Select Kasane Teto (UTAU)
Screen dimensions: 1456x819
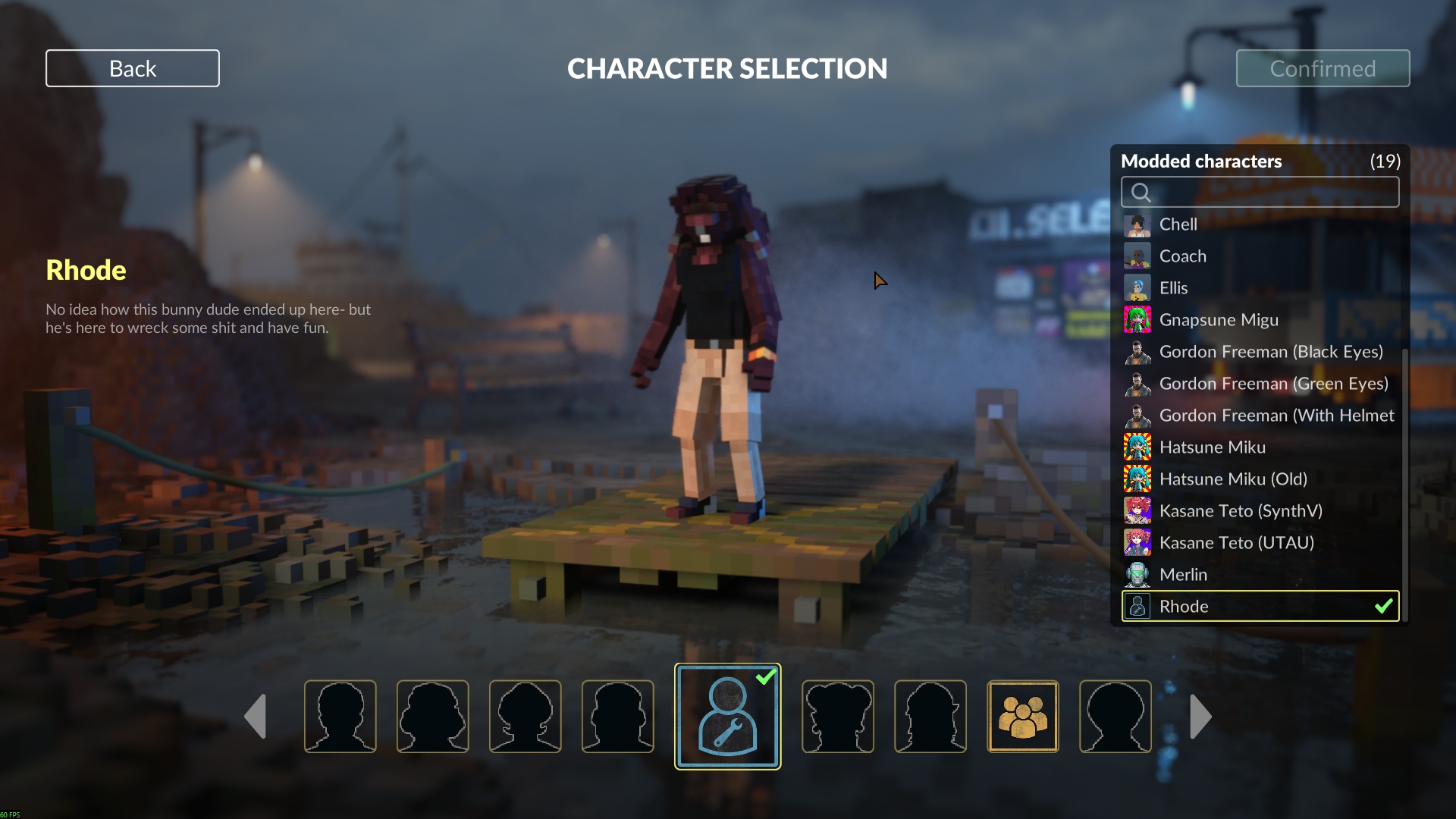coord(1236,543)
